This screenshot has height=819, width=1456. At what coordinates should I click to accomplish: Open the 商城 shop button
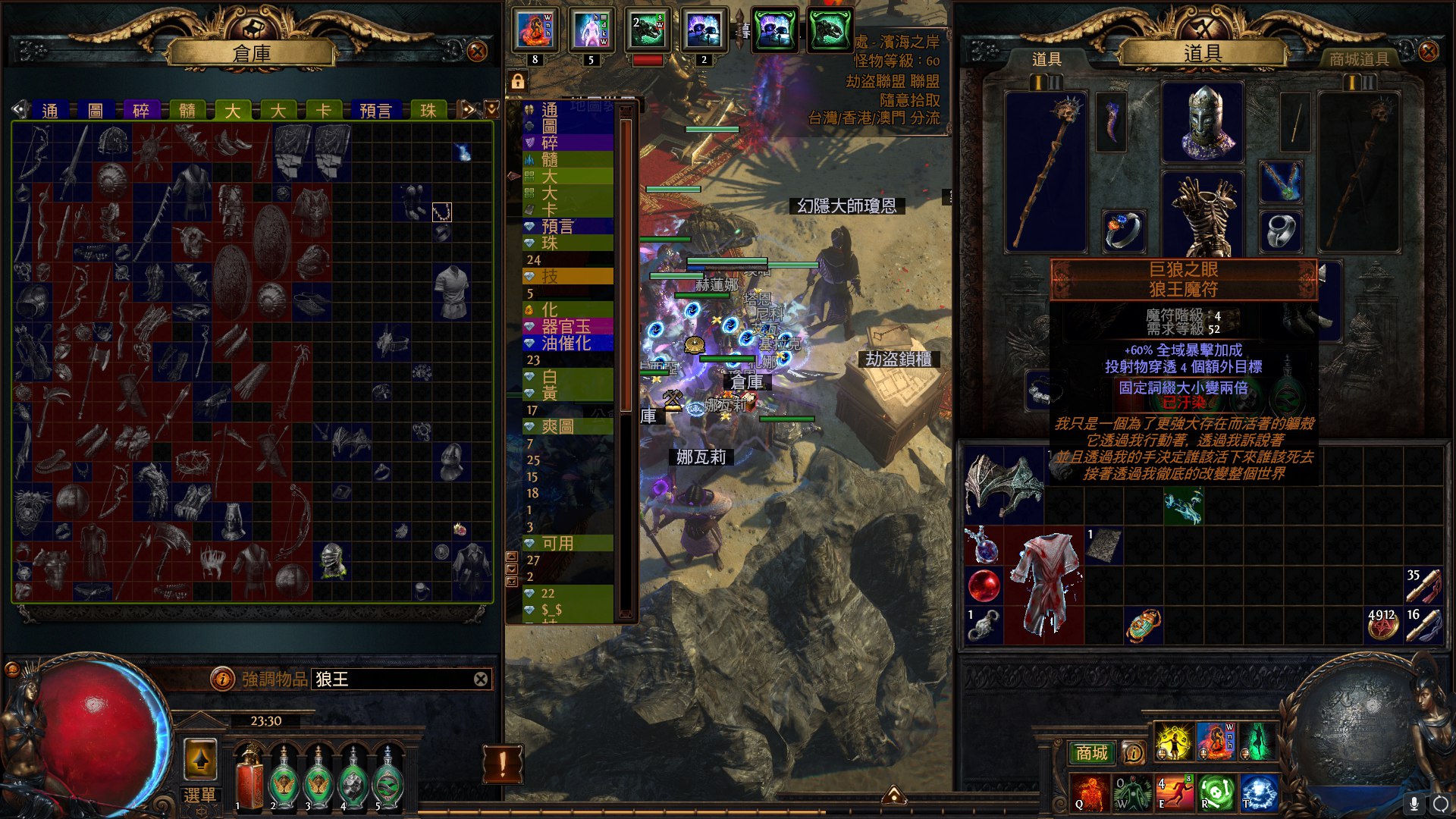tap(1091, 752)
